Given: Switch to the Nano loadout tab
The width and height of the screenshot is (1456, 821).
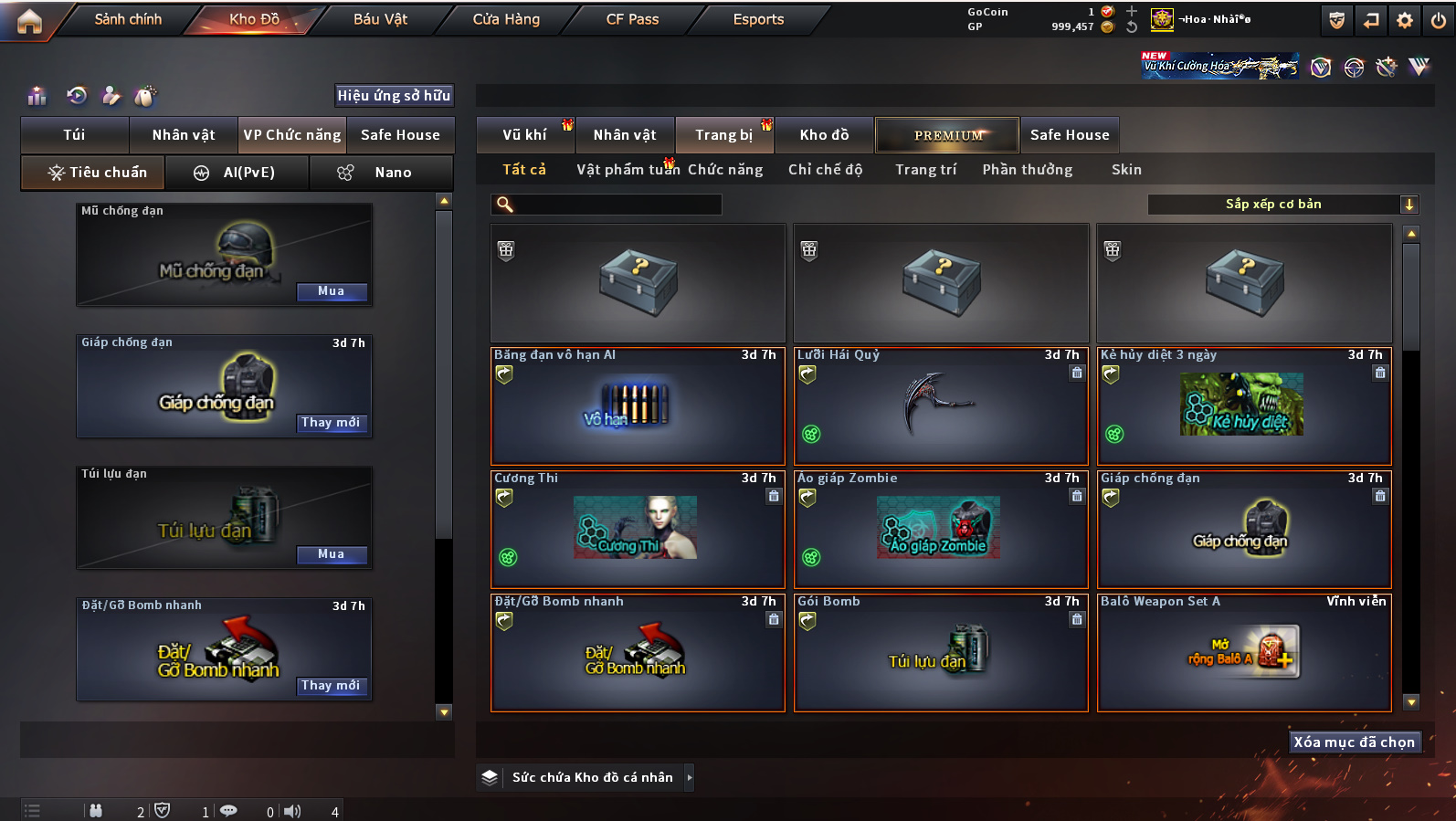Looking at the screenshot, I should point(381,173).
